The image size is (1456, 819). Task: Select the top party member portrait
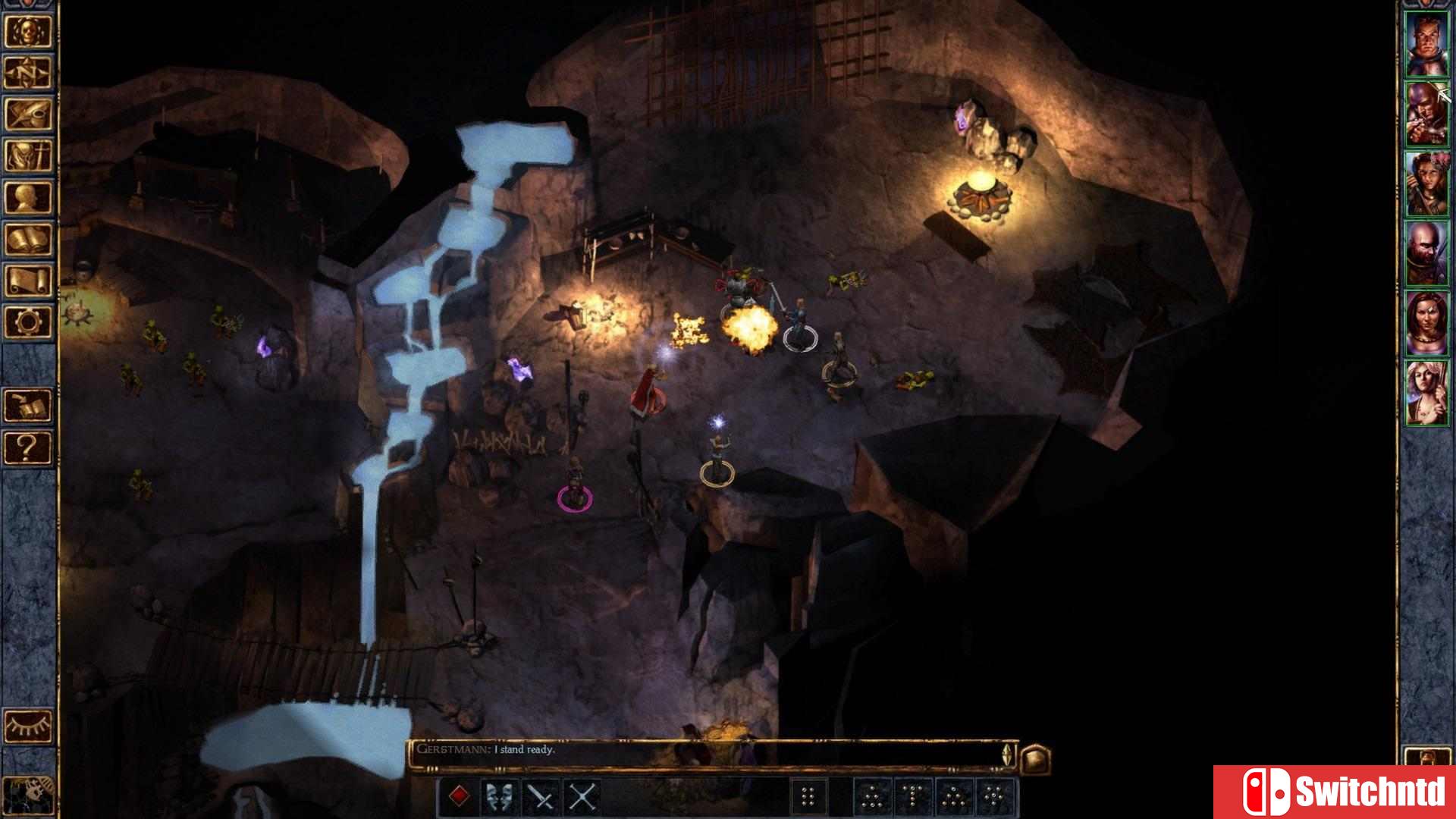pyautogui.click(x=1429, y=45)
